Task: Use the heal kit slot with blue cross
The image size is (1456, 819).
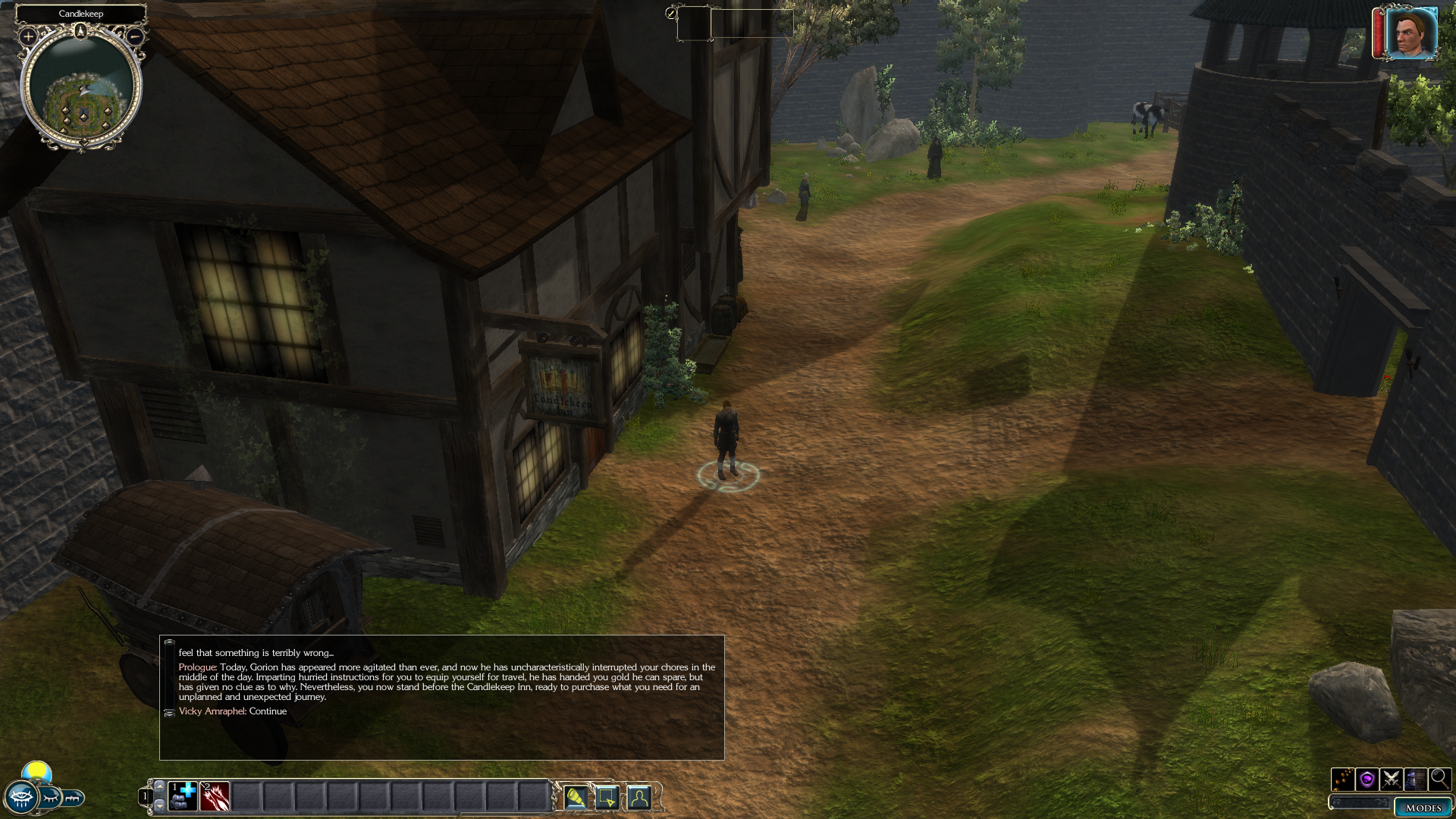Action: (183, 796)
